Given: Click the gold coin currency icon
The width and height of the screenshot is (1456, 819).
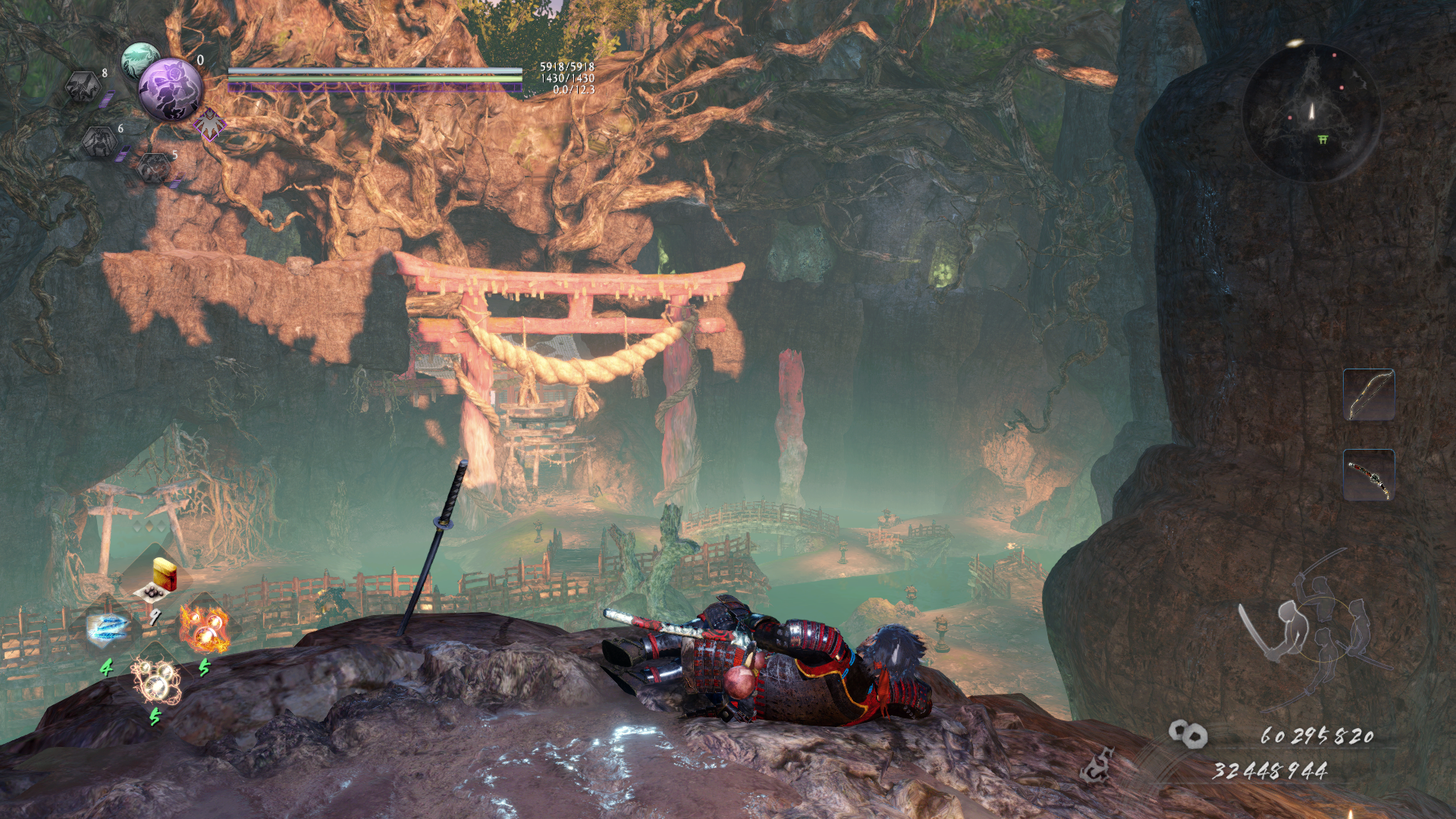Looking at the screenshot, I should 1188,733.
